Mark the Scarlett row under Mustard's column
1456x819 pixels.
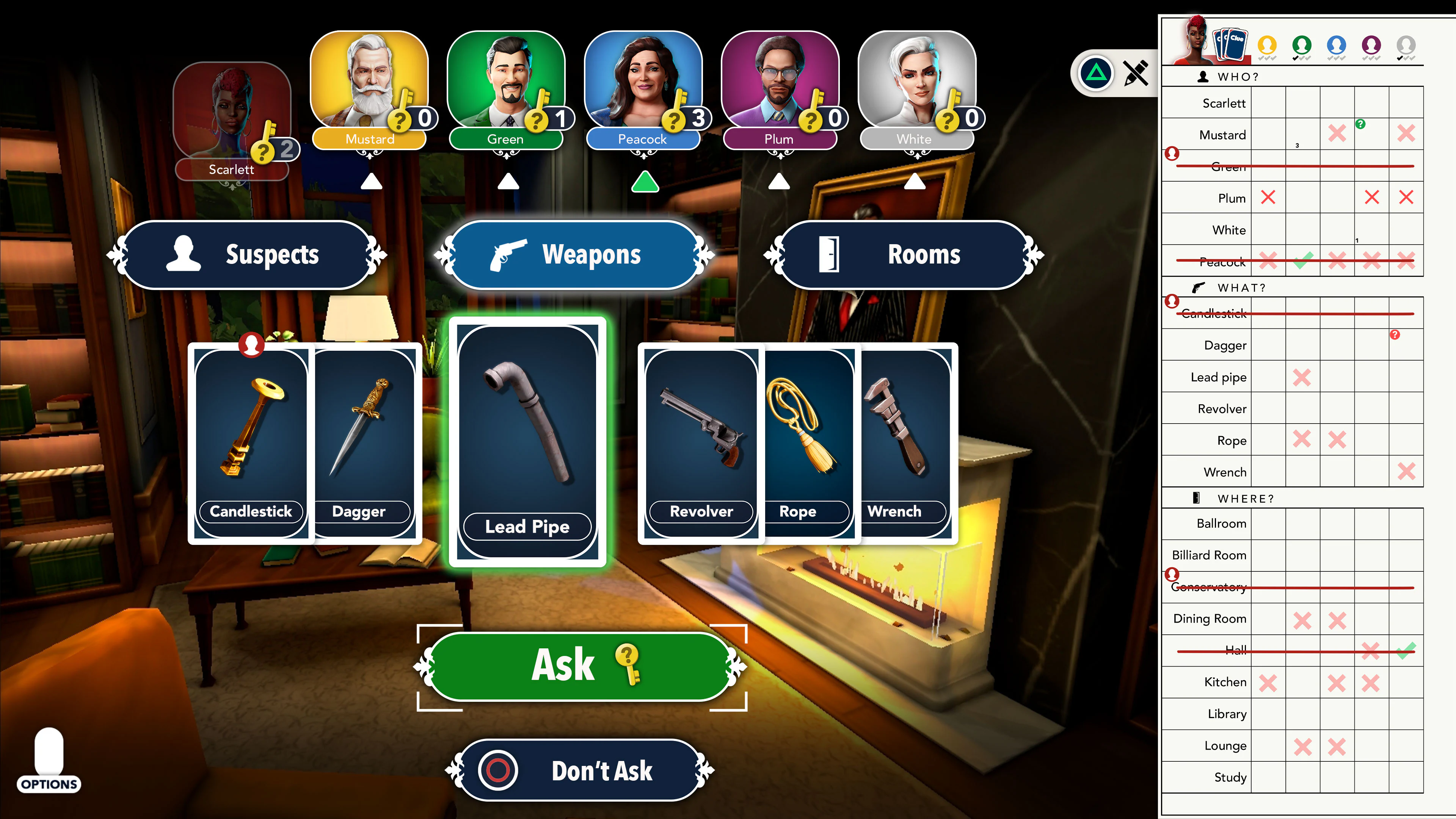[x=1269, y=103]
